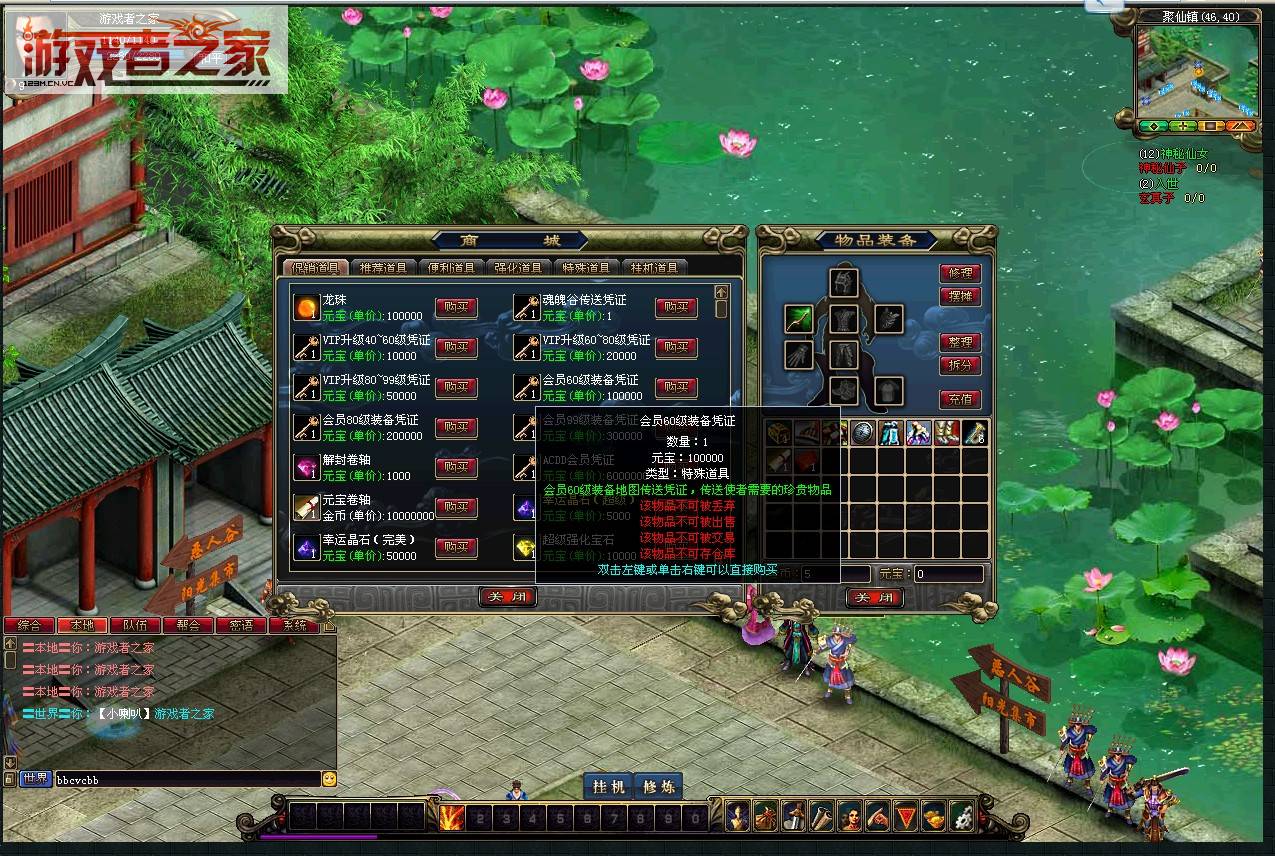
Task: Click the 修理 repair button
Action: [x=959, y=273]
